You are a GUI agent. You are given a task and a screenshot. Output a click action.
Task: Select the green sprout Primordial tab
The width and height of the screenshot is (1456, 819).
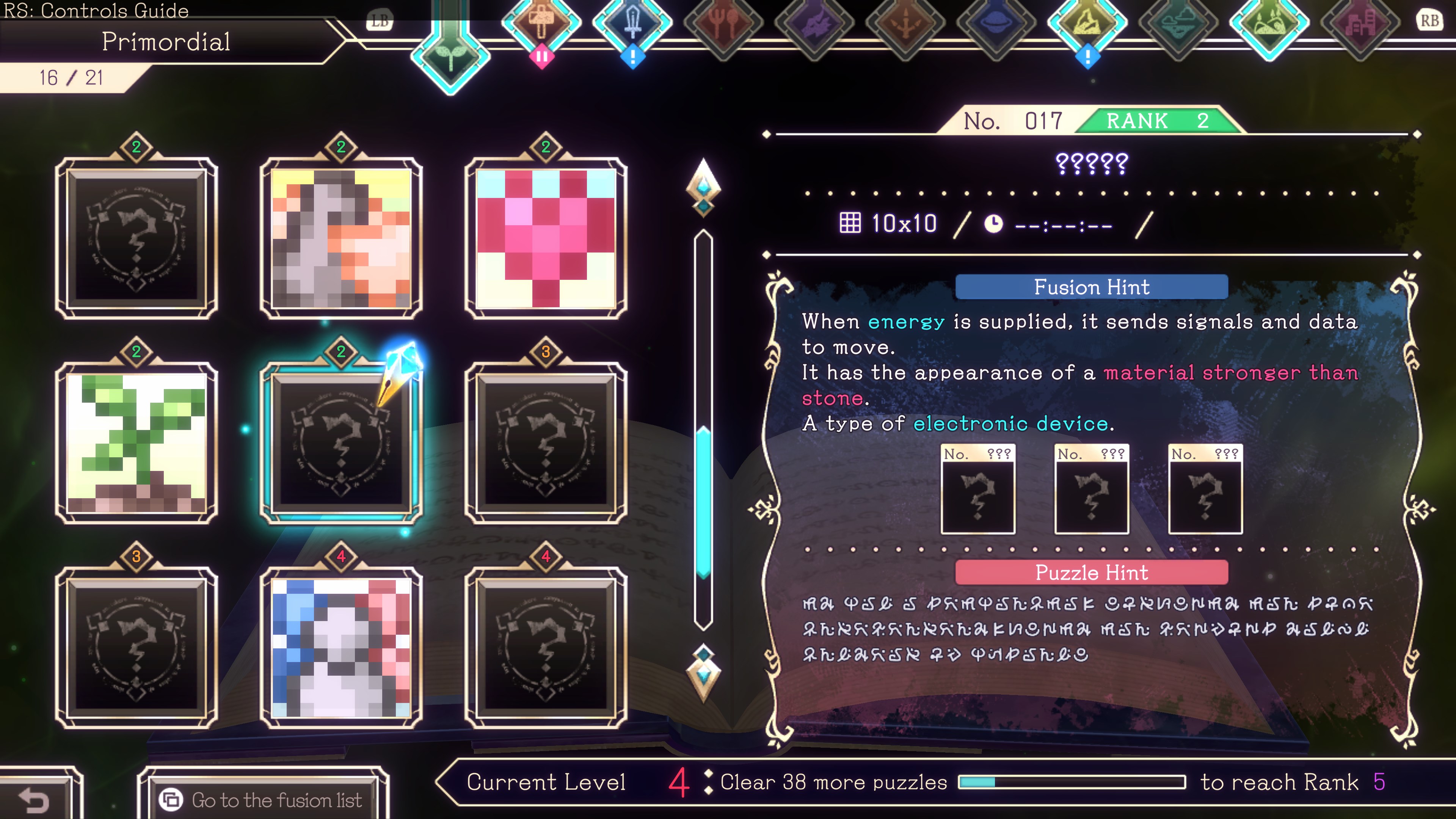point(450,56)
